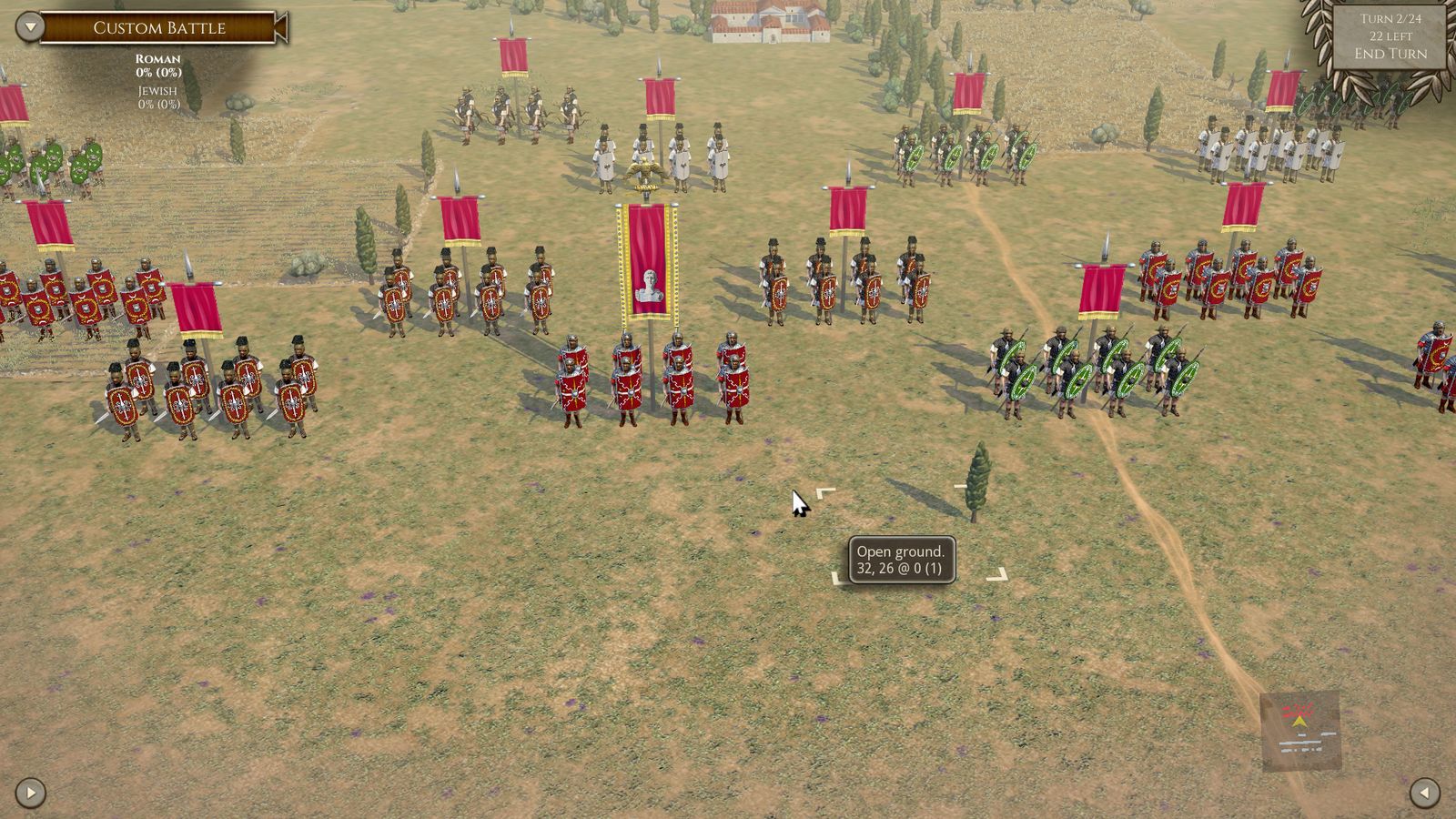Expand the bottom-right round arrow panel
Image resolution: width=1456 pixels, height=819 pixels.
(1424, 793)
